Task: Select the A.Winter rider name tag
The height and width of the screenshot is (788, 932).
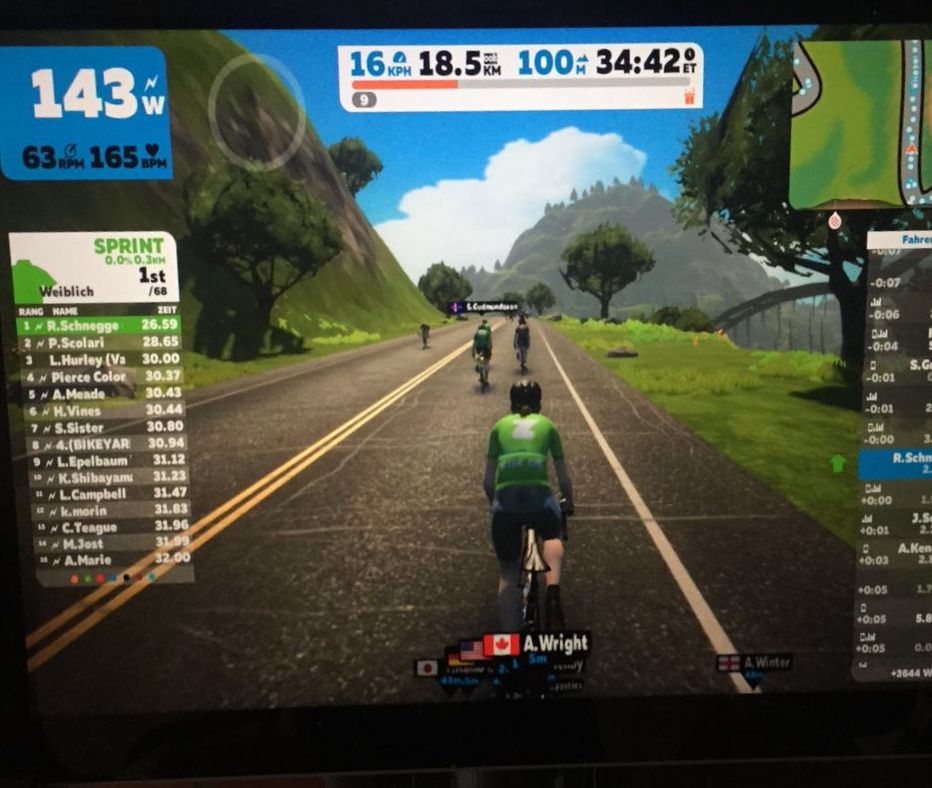Action: [756, 662]
